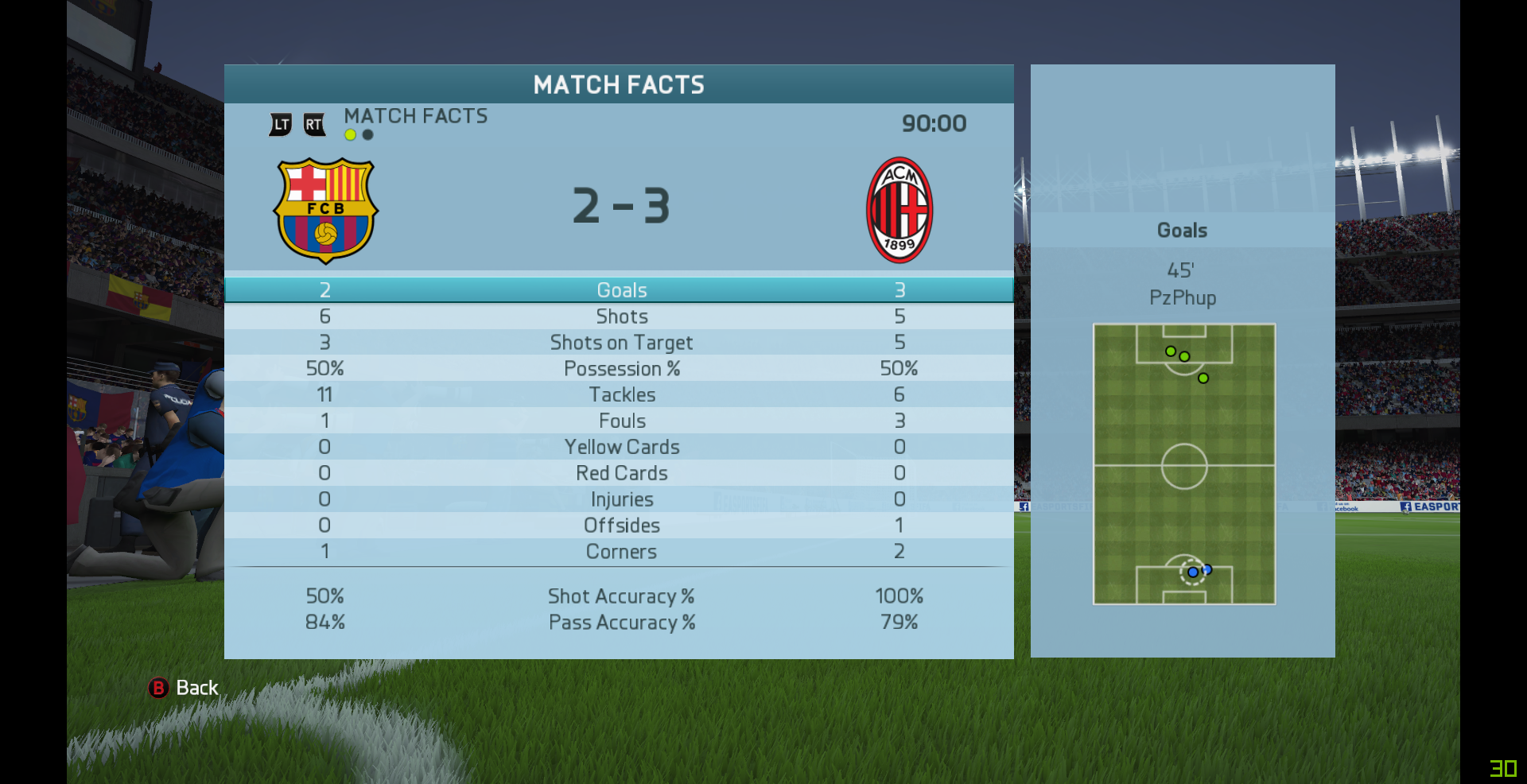Select the Pass Accuracy % row
This screenshot has height=784, width=1527.
[621, 623]
